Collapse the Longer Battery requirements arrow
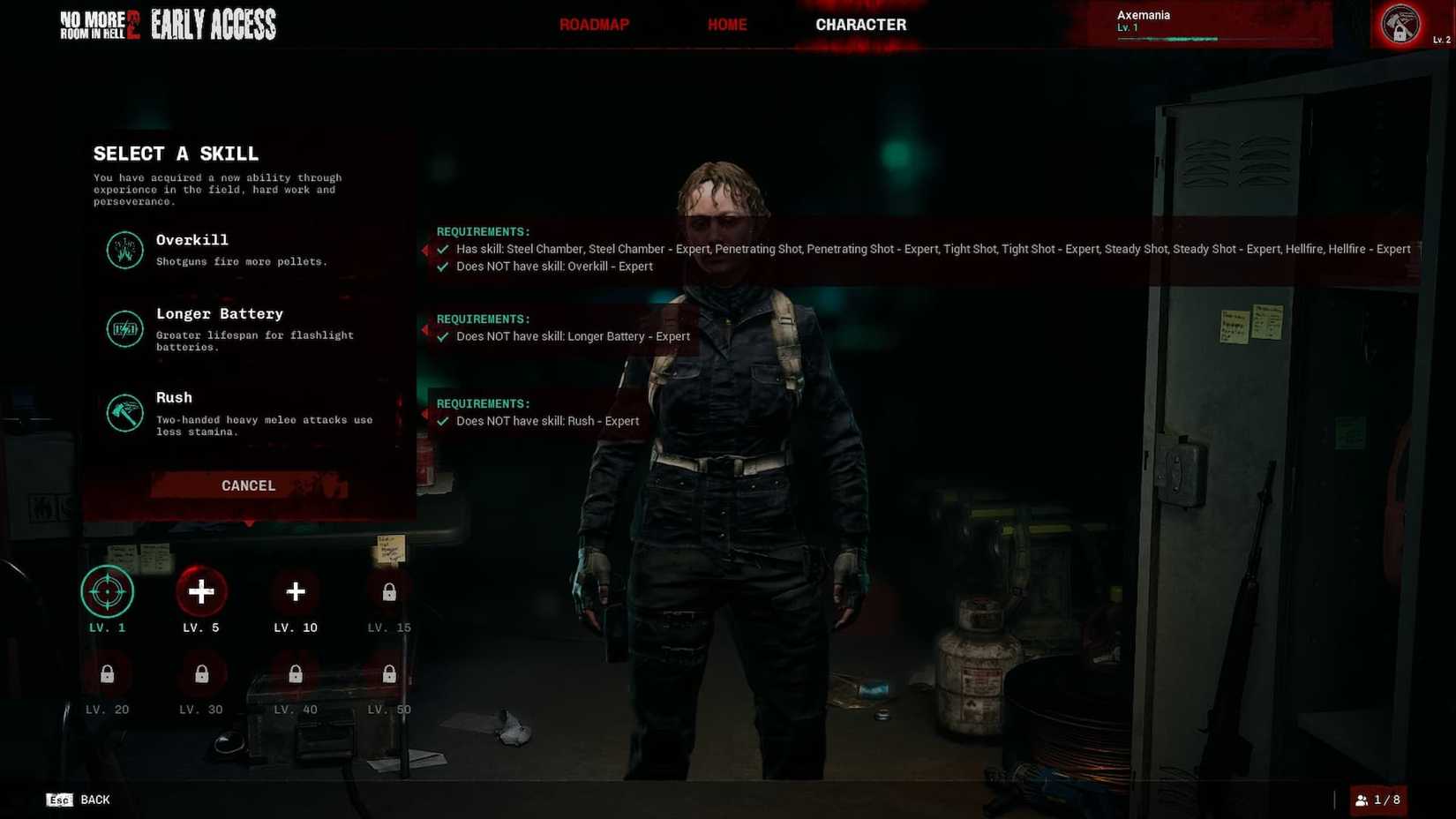The width and height of the screenshot is (1456, 819). pyautogui.click(x=426, y=328)
